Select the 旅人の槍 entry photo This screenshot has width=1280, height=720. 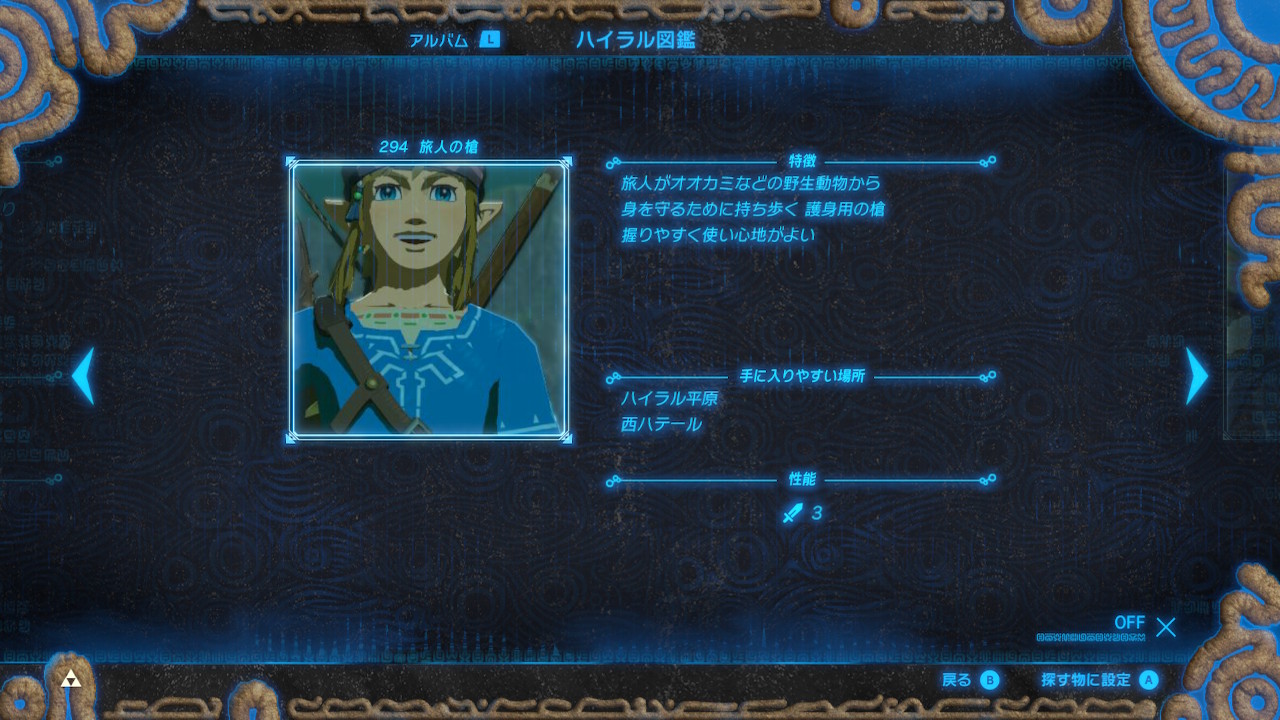coord(429,299)
